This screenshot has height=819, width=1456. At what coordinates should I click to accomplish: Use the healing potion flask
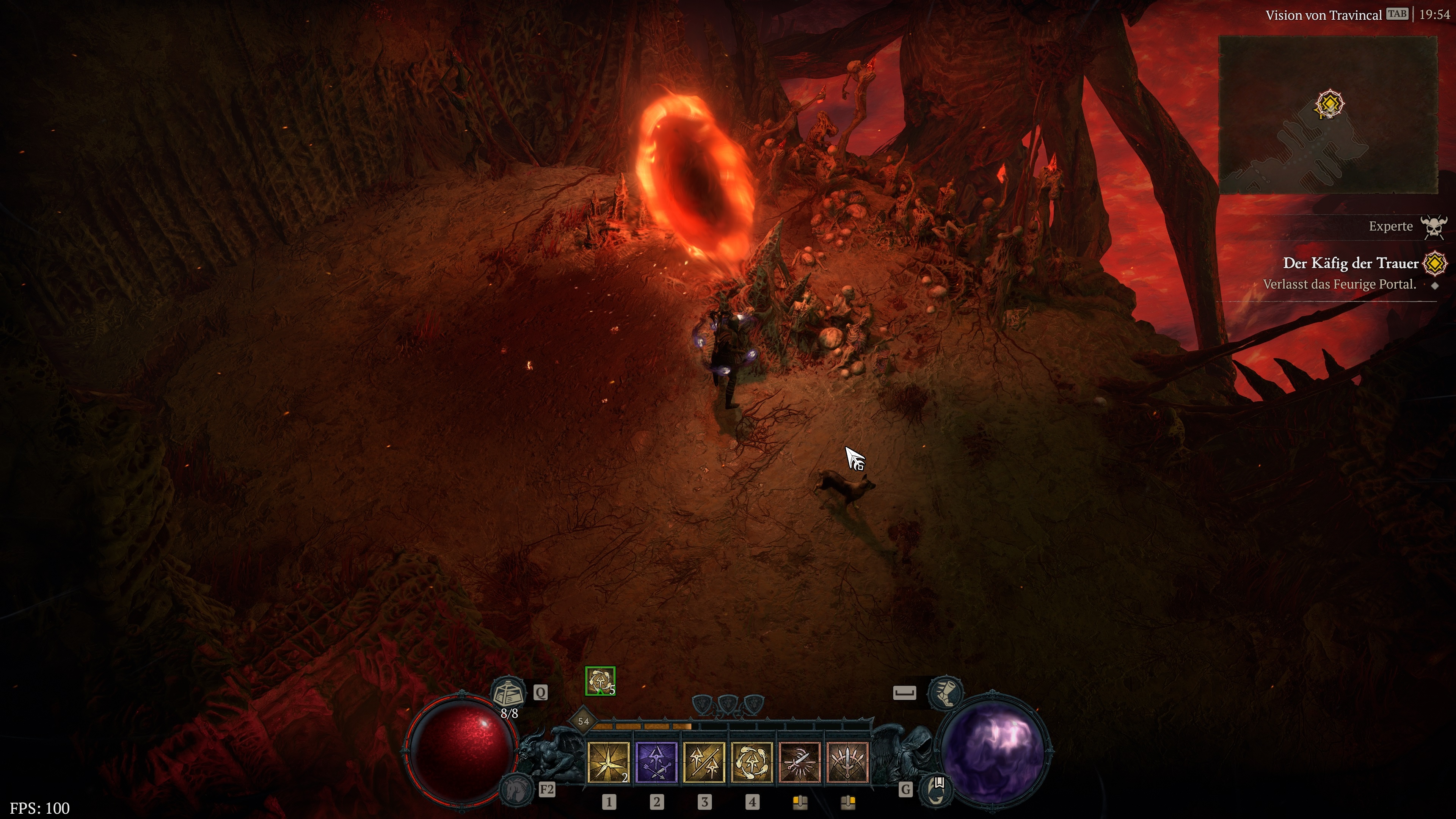508,692
